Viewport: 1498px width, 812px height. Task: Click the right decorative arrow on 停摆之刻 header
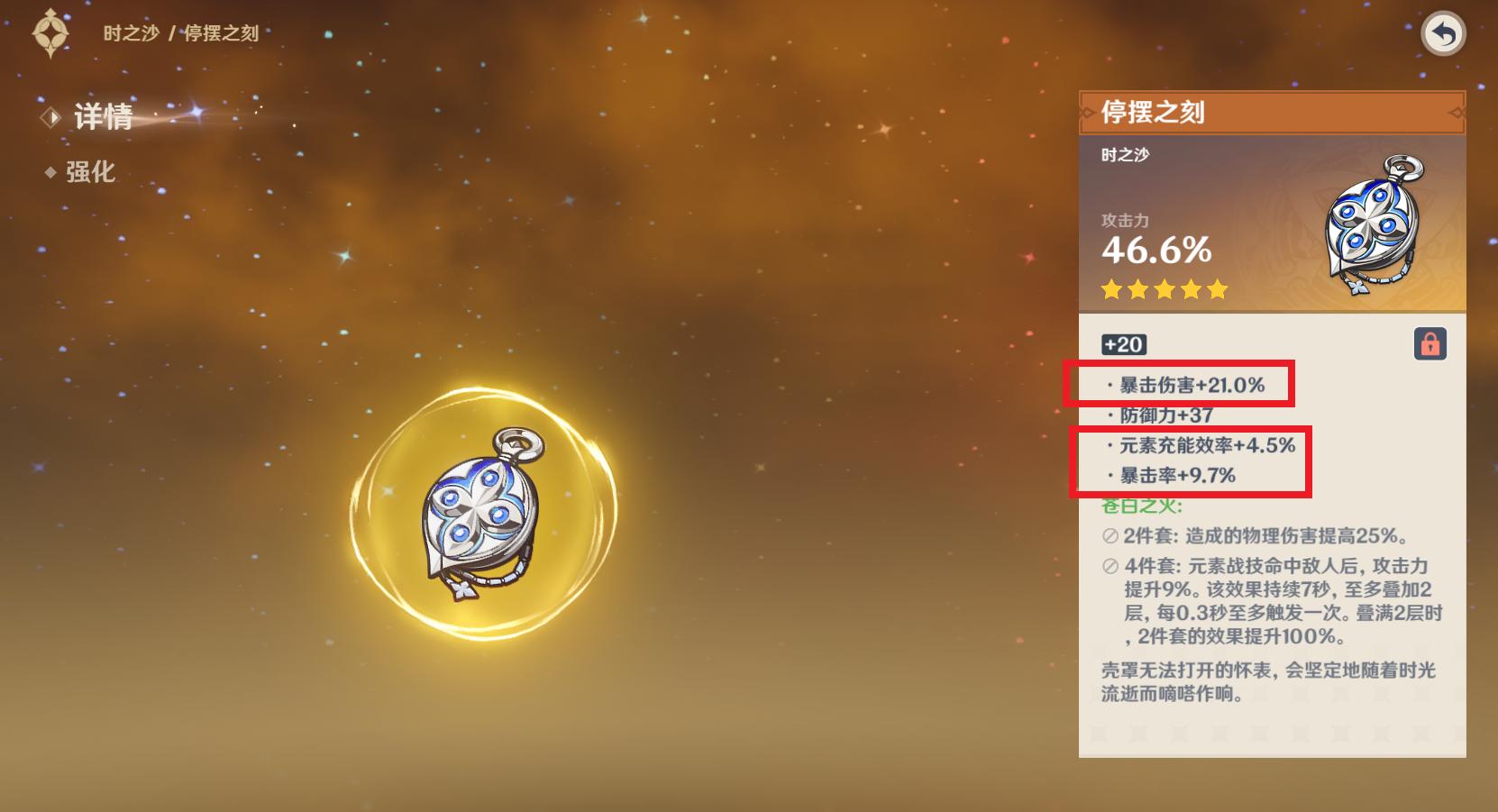coord(1457,114)
